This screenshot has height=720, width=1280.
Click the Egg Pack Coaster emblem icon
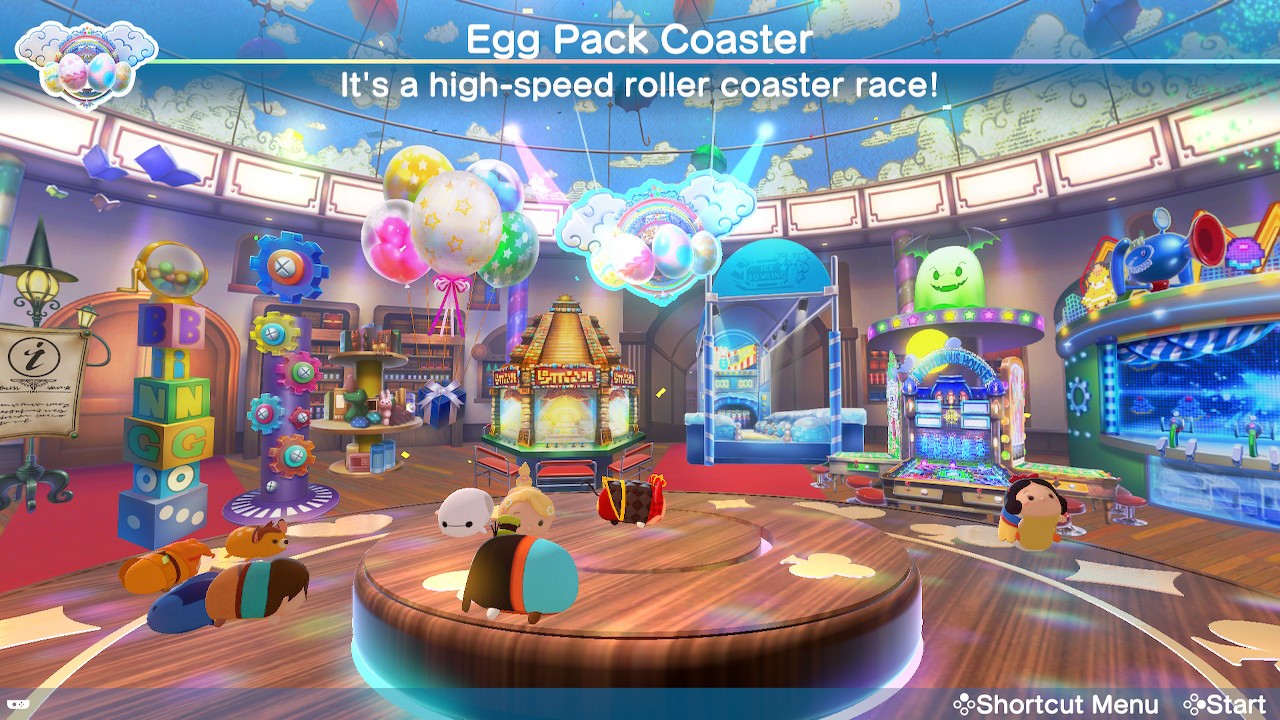[x=87, y=62]
